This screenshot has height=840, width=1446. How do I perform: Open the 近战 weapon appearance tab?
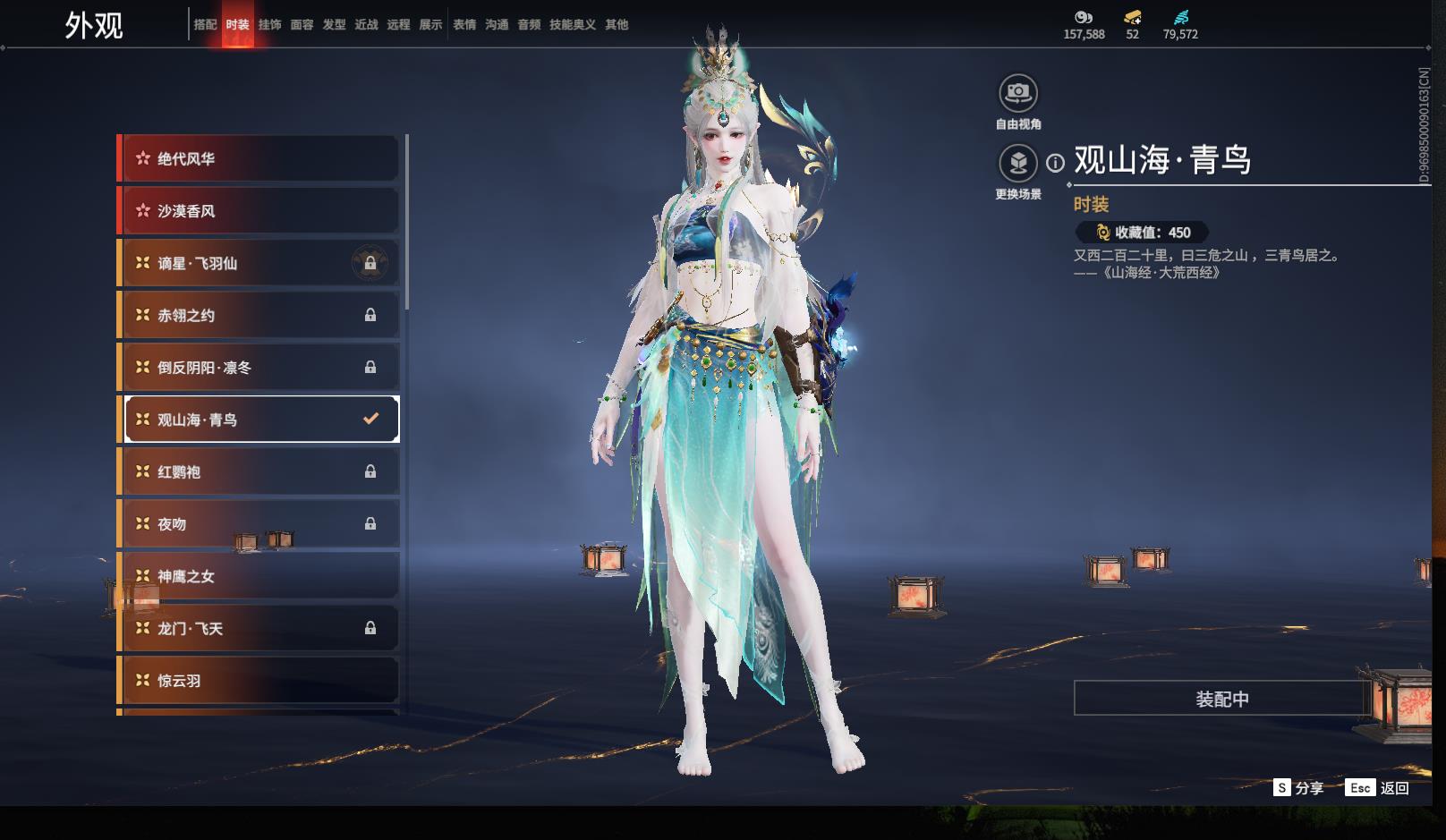366,25
